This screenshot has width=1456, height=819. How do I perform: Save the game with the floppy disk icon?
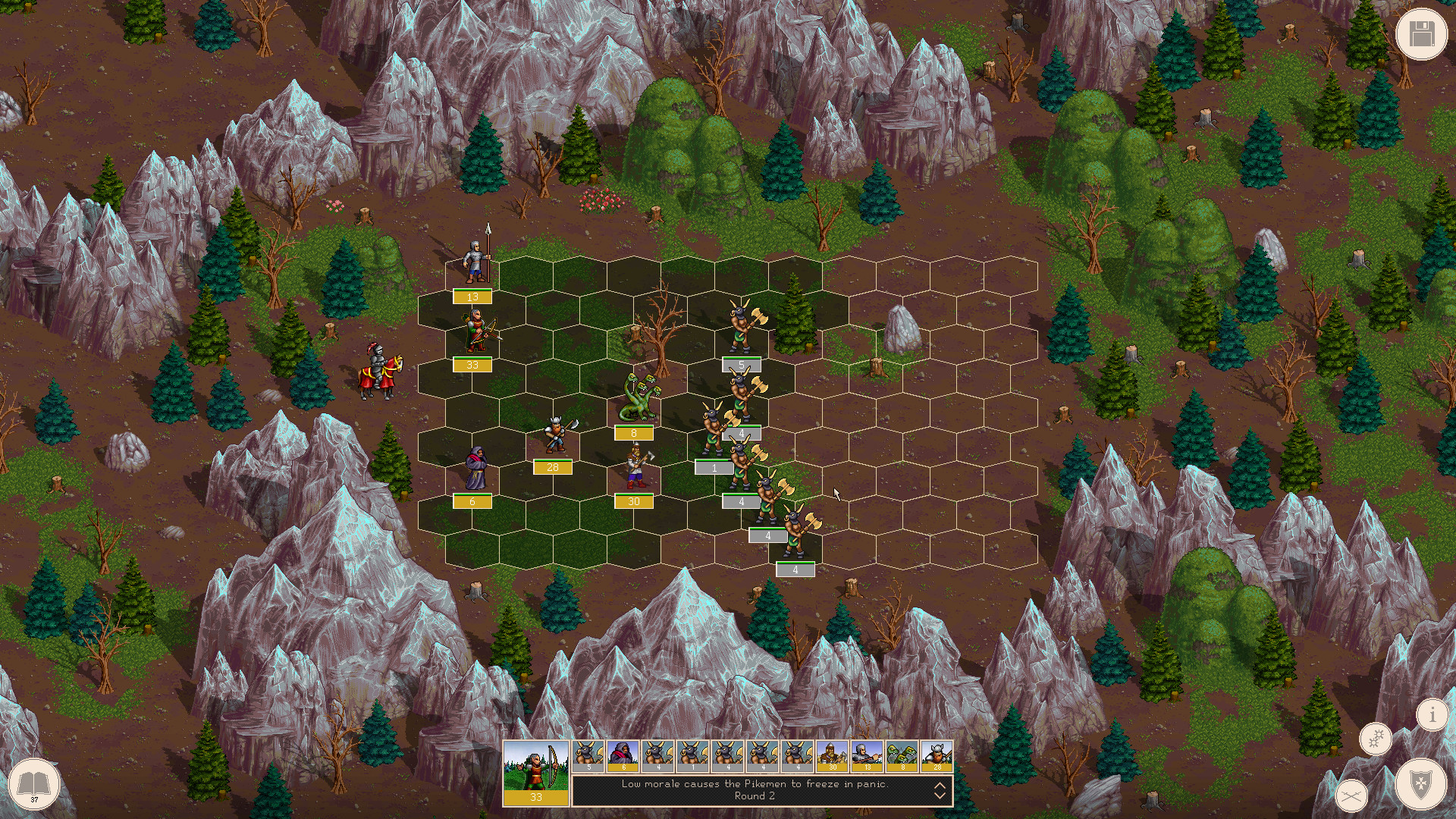(1420, 33)
